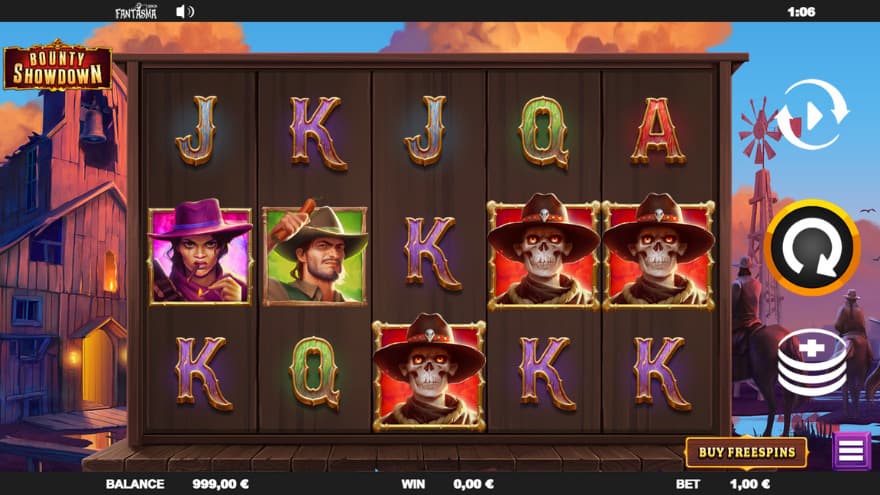Click the Buy Freespins button
Viewport: 880px width, 495px height.
746,452
